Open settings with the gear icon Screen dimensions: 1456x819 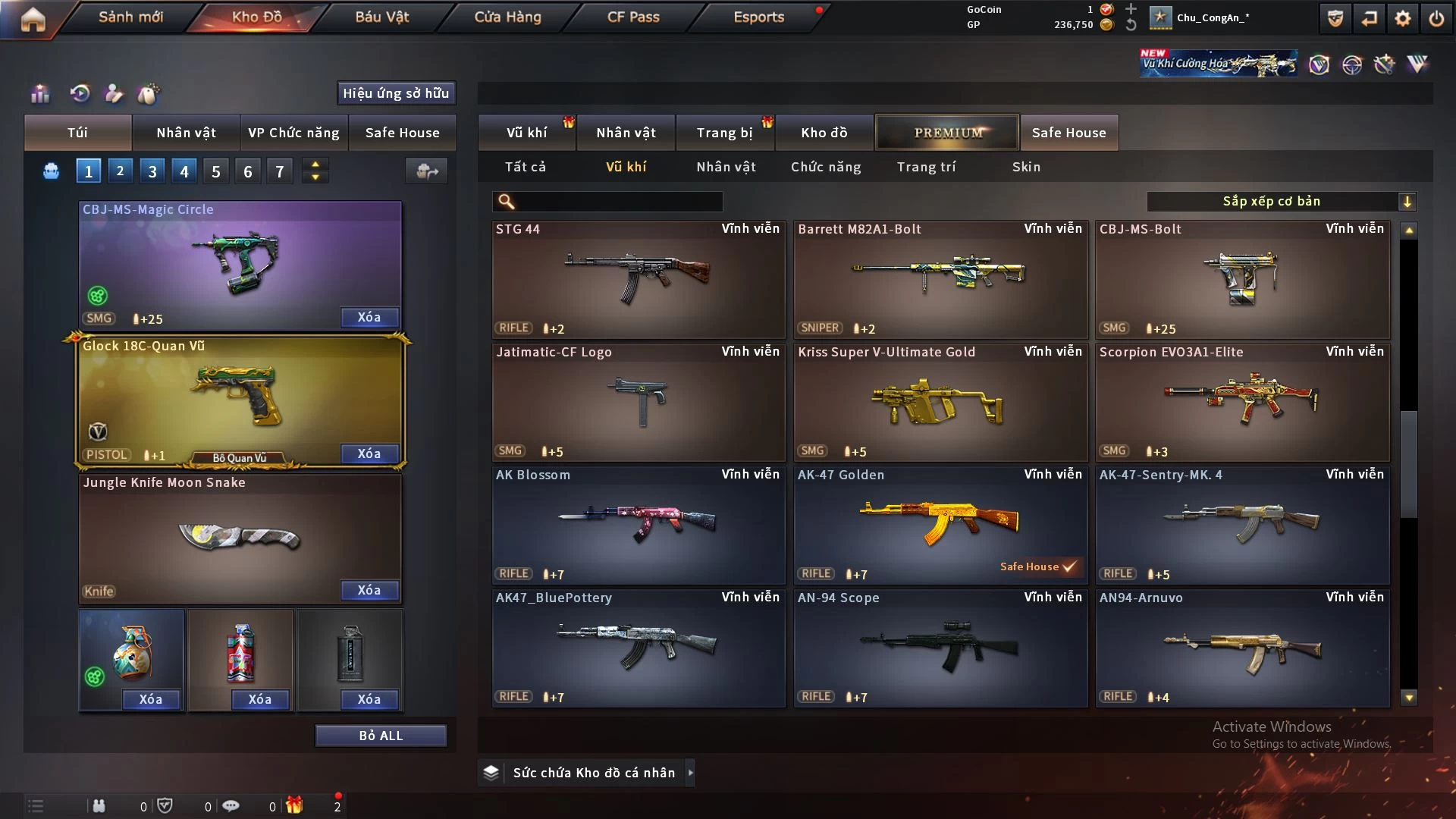(x=1403, y=18)
